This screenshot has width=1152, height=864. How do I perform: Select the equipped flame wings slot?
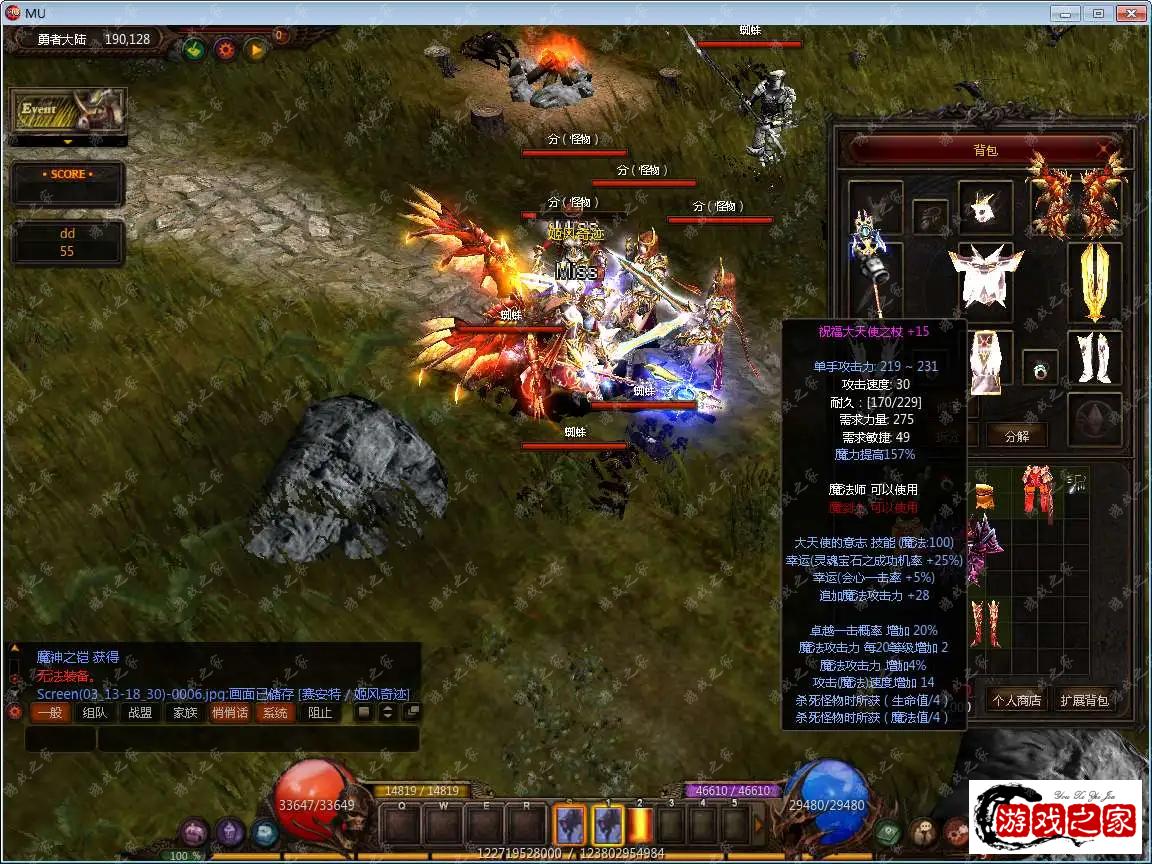1075,193
